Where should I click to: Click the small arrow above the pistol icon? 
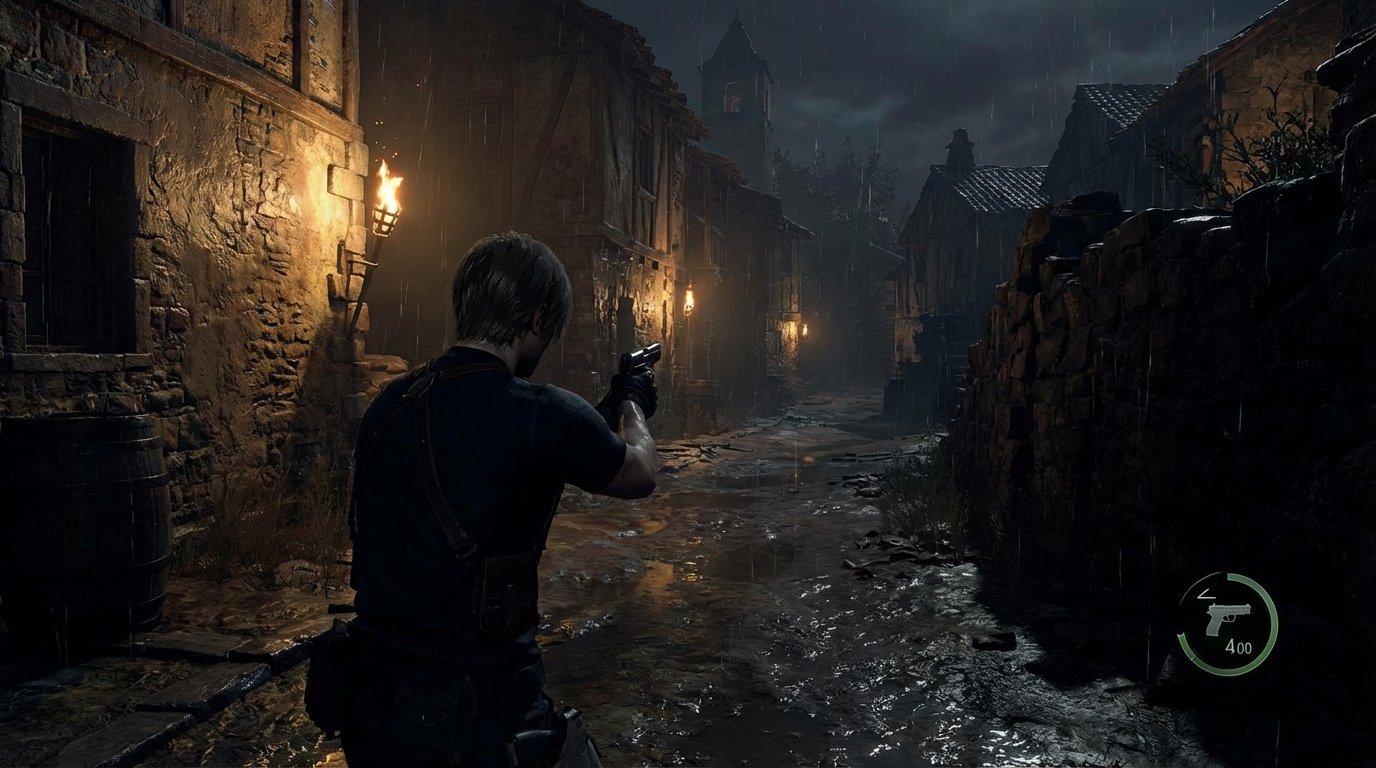[x=1206, y=594]
